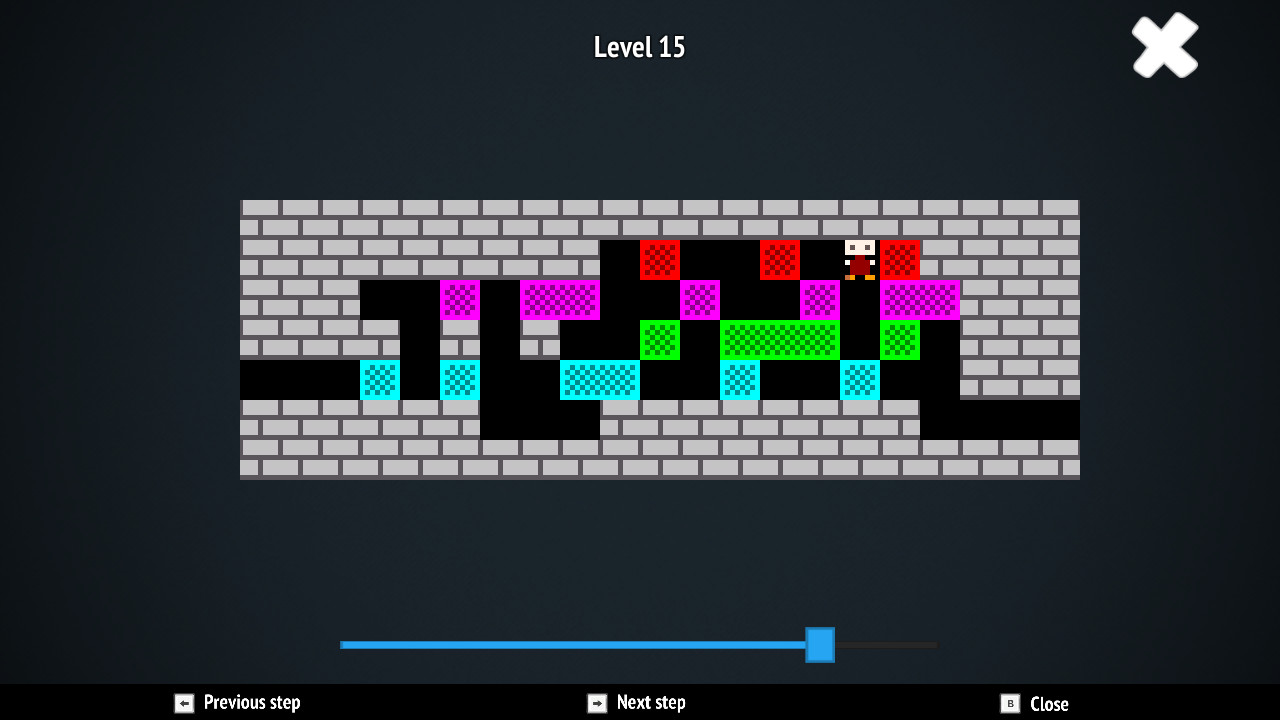The height and width of the screenshot is (720, 1280).
Task: Select the cyan block beneath the green area
Action: (x=739, y=380)
